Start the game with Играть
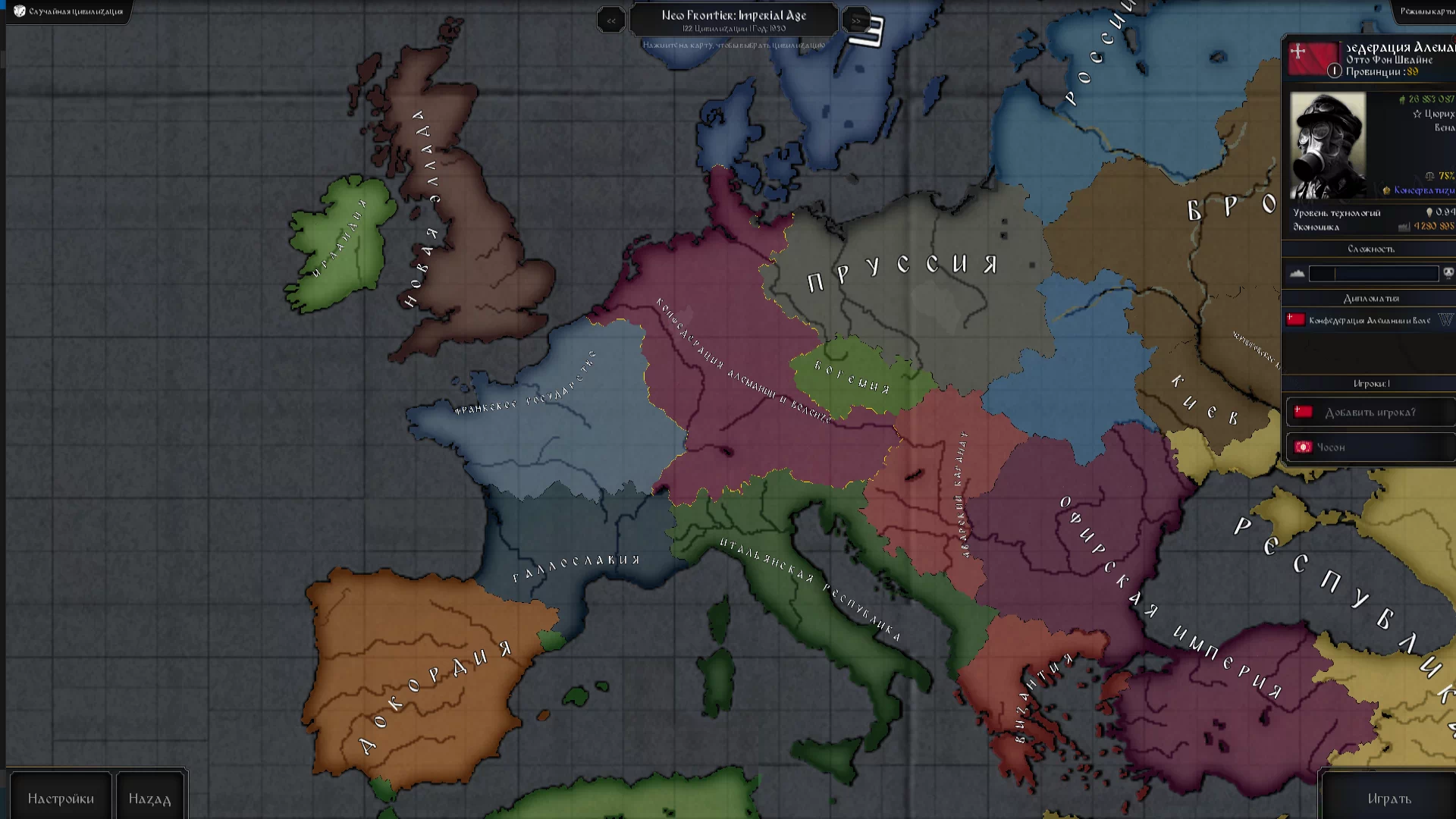This screenshot has height=819, width=1456. (x=1389, y=799)
